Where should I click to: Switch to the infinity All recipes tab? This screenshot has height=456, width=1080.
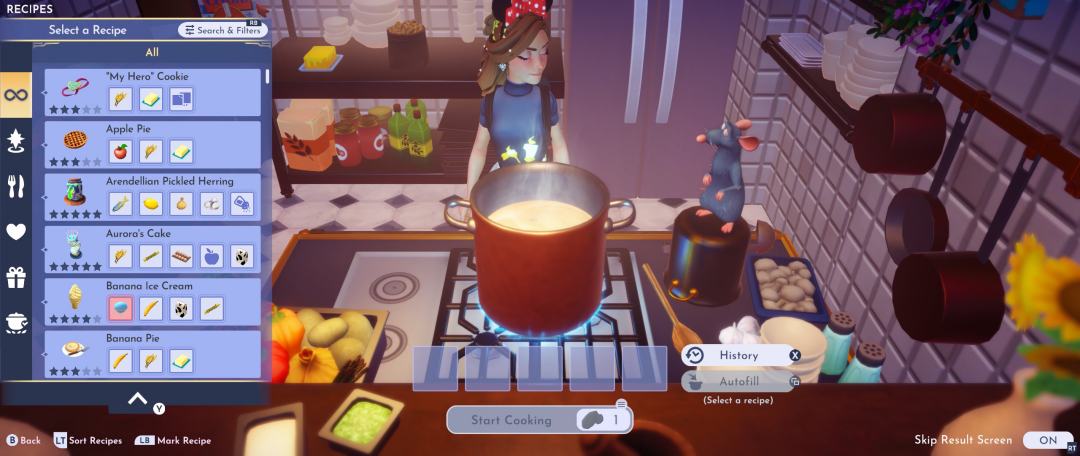click(16, 95)
